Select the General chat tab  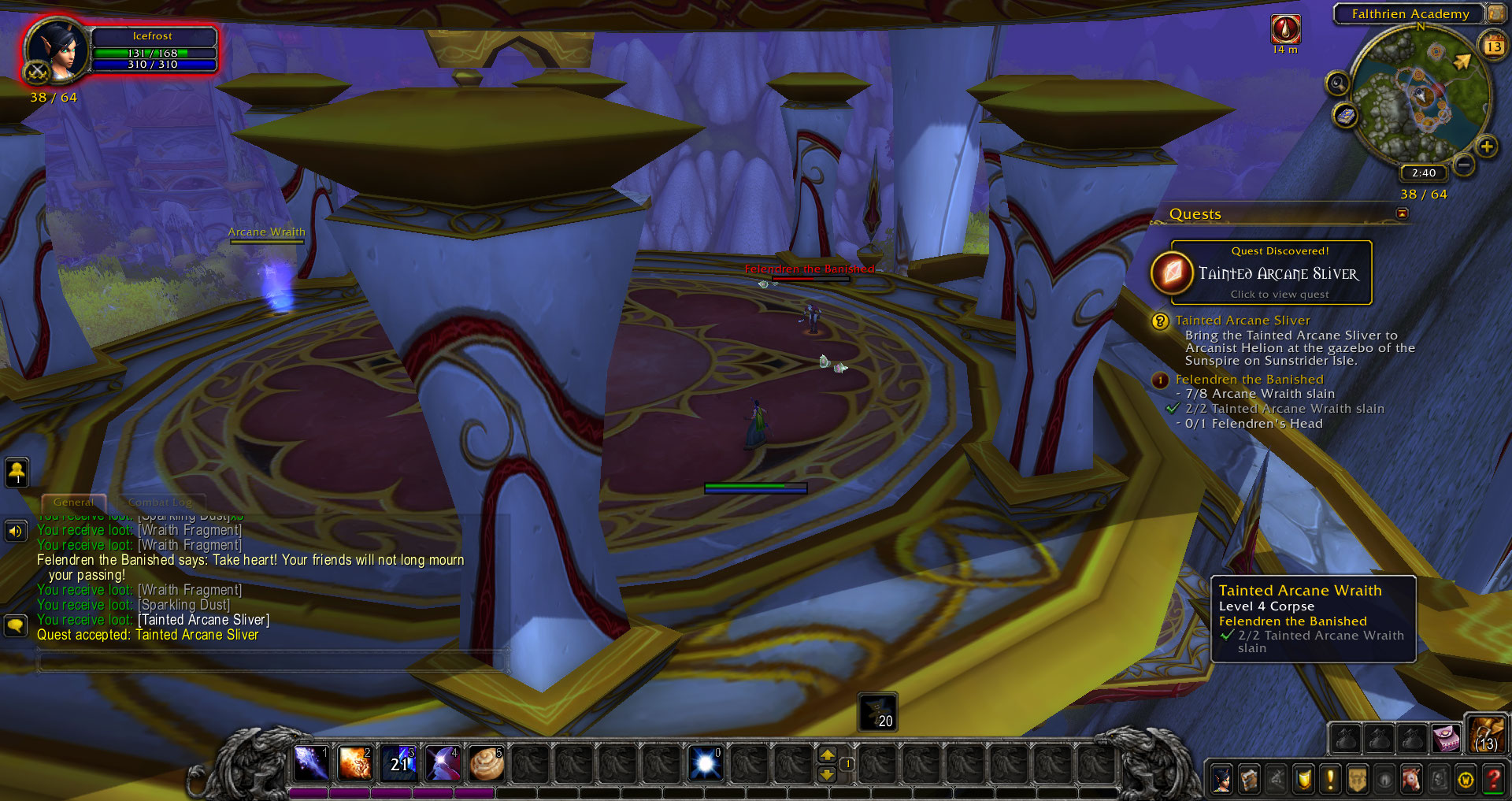(x=73, y=502)
